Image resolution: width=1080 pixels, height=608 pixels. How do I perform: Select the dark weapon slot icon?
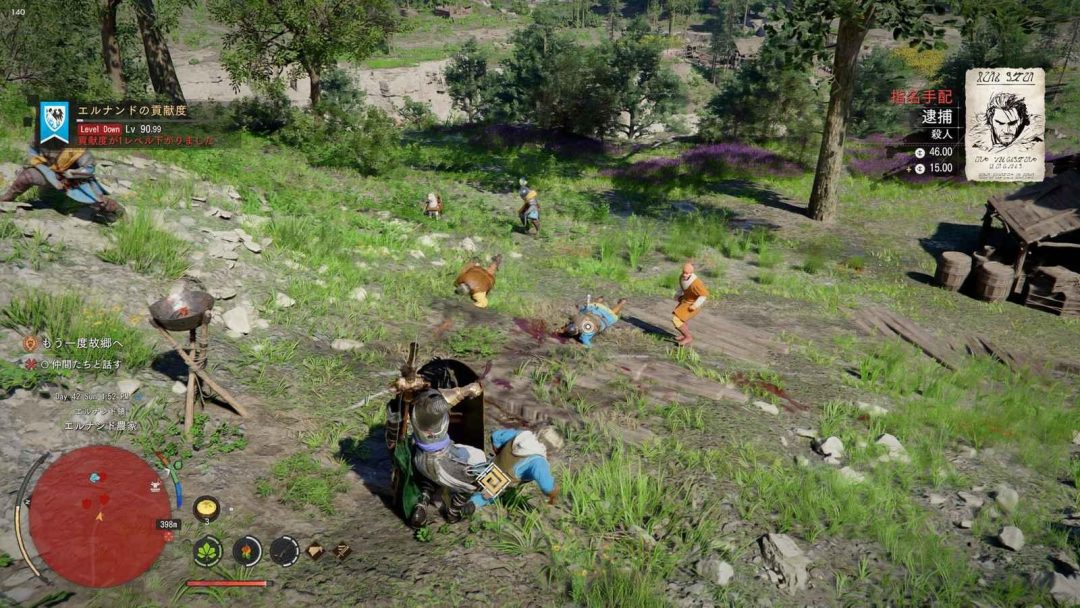pyautogui.click(x=284, y=550)
